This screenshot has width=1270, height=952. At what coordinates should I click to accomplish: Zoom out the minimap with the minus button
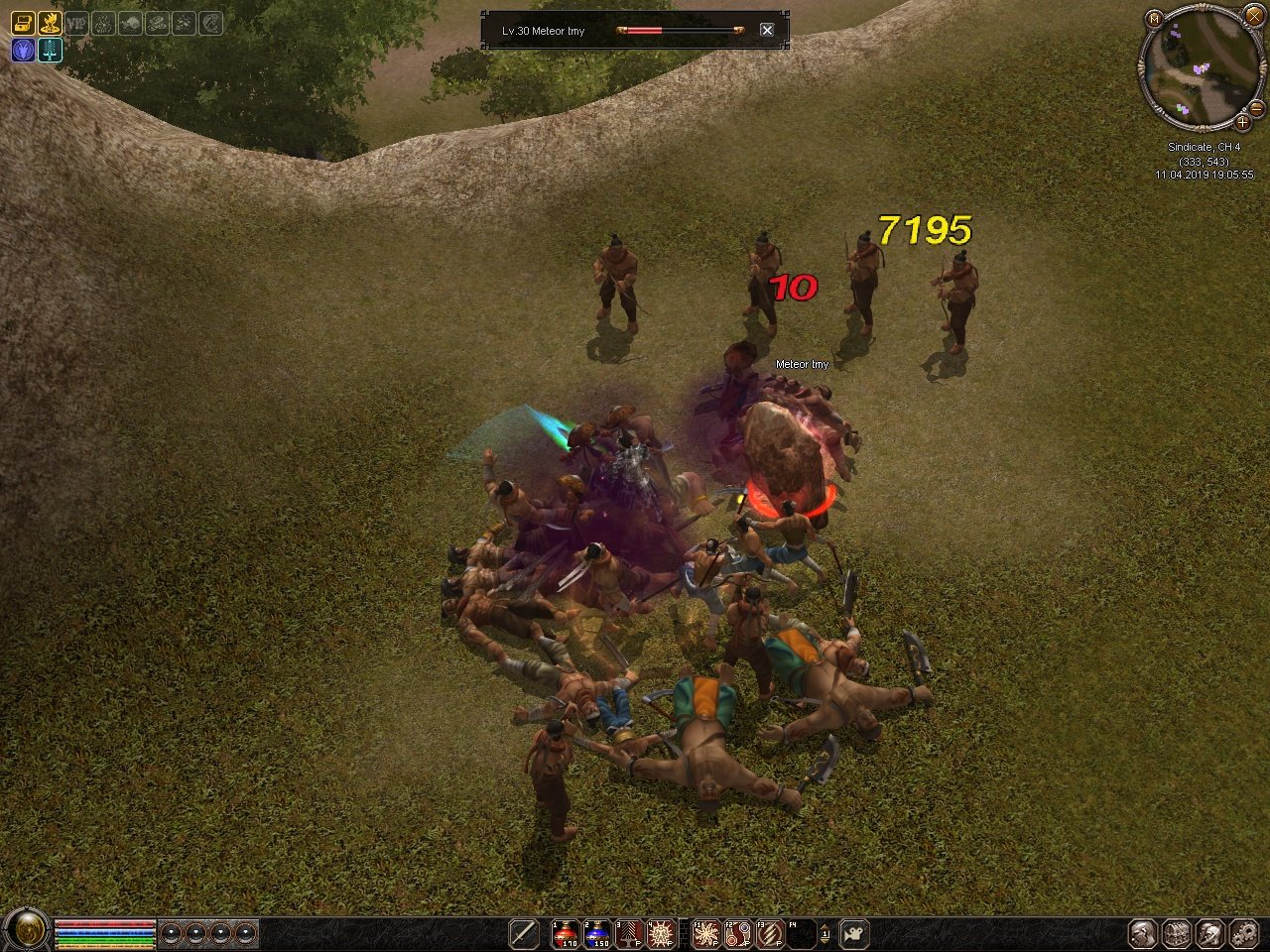coord(1256,107)
